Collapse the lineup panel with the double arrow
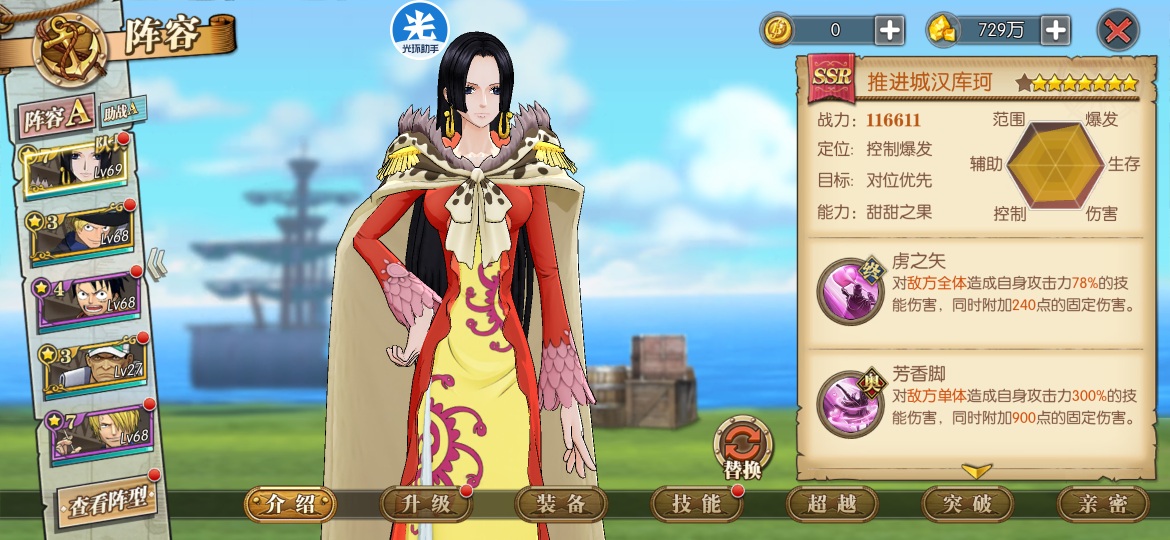Screen dimensions: 1170x540 pyautogui.click(x=158, y=264)
